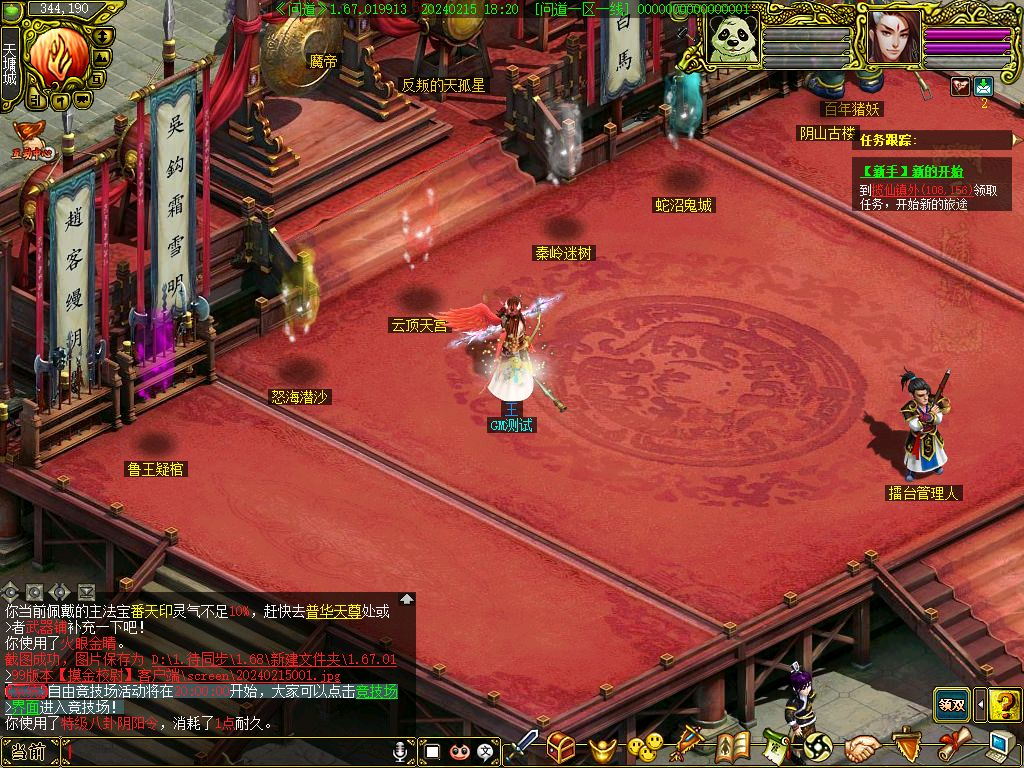The width and height of the screenshot is (1024, 768).
Task: Open the treasure chest bag icon
Action: 561,746
